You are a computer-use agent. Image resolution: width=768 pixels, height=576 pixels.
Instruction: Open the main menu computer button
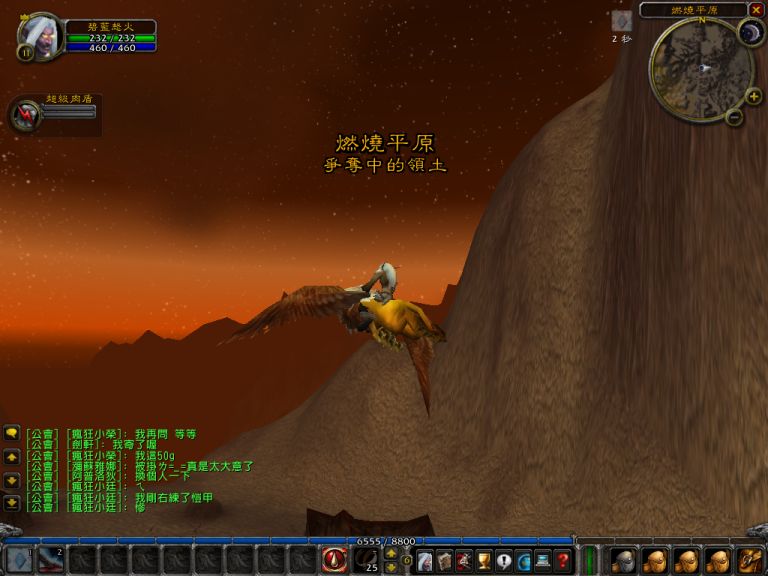[543, 560]
